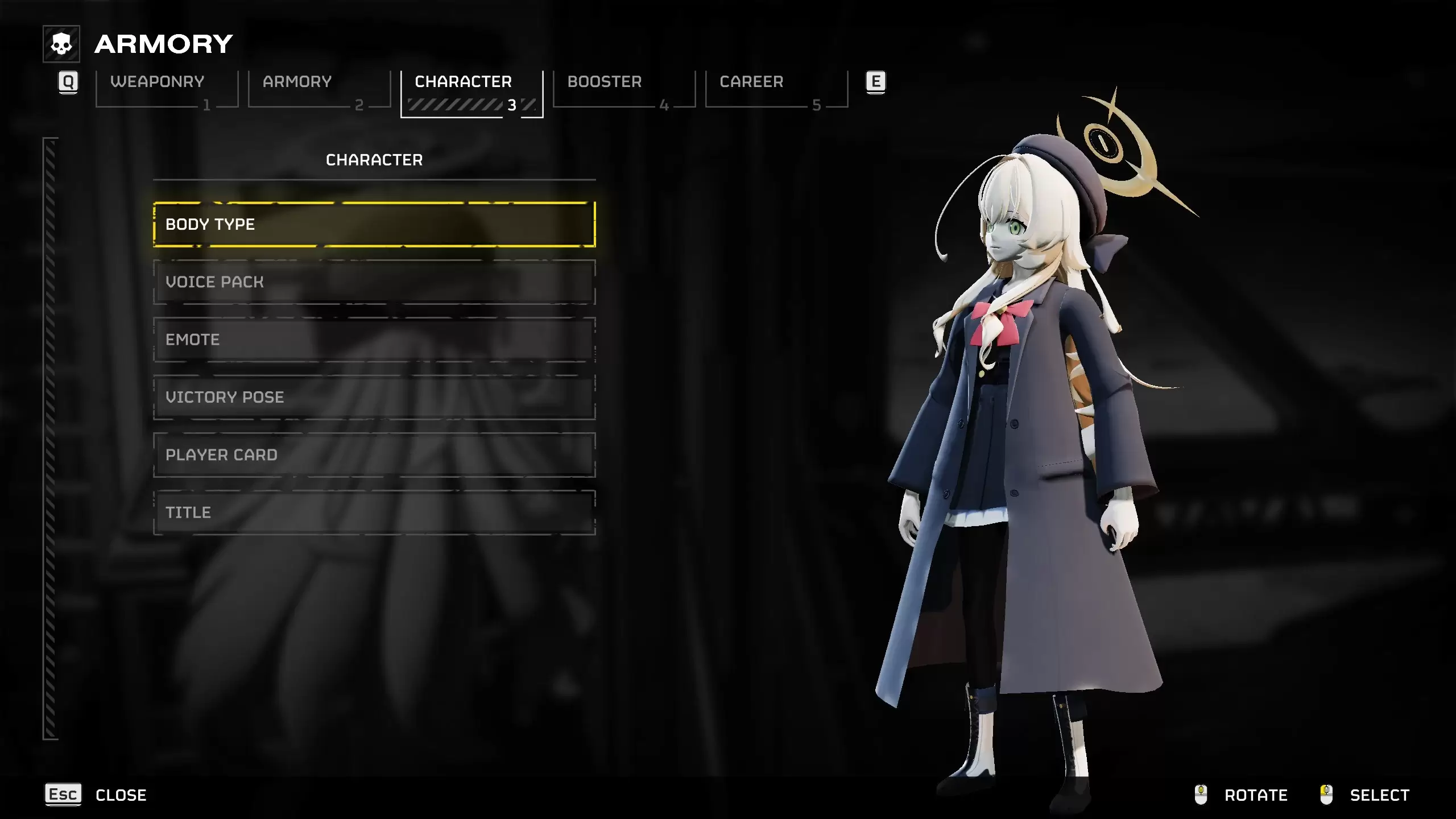
Task: Show the Career tab
Action: pos(776,89)
